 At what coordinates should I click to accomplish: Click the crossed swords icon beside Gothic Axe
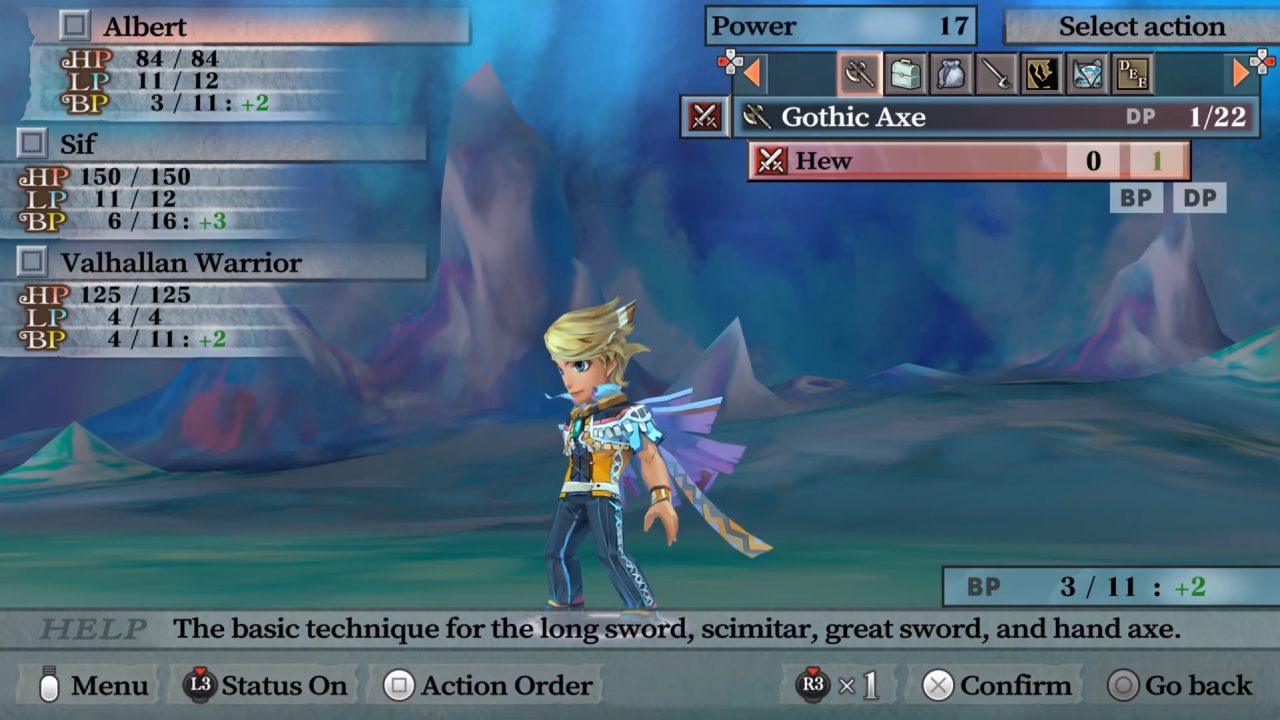tap(704, 117)
